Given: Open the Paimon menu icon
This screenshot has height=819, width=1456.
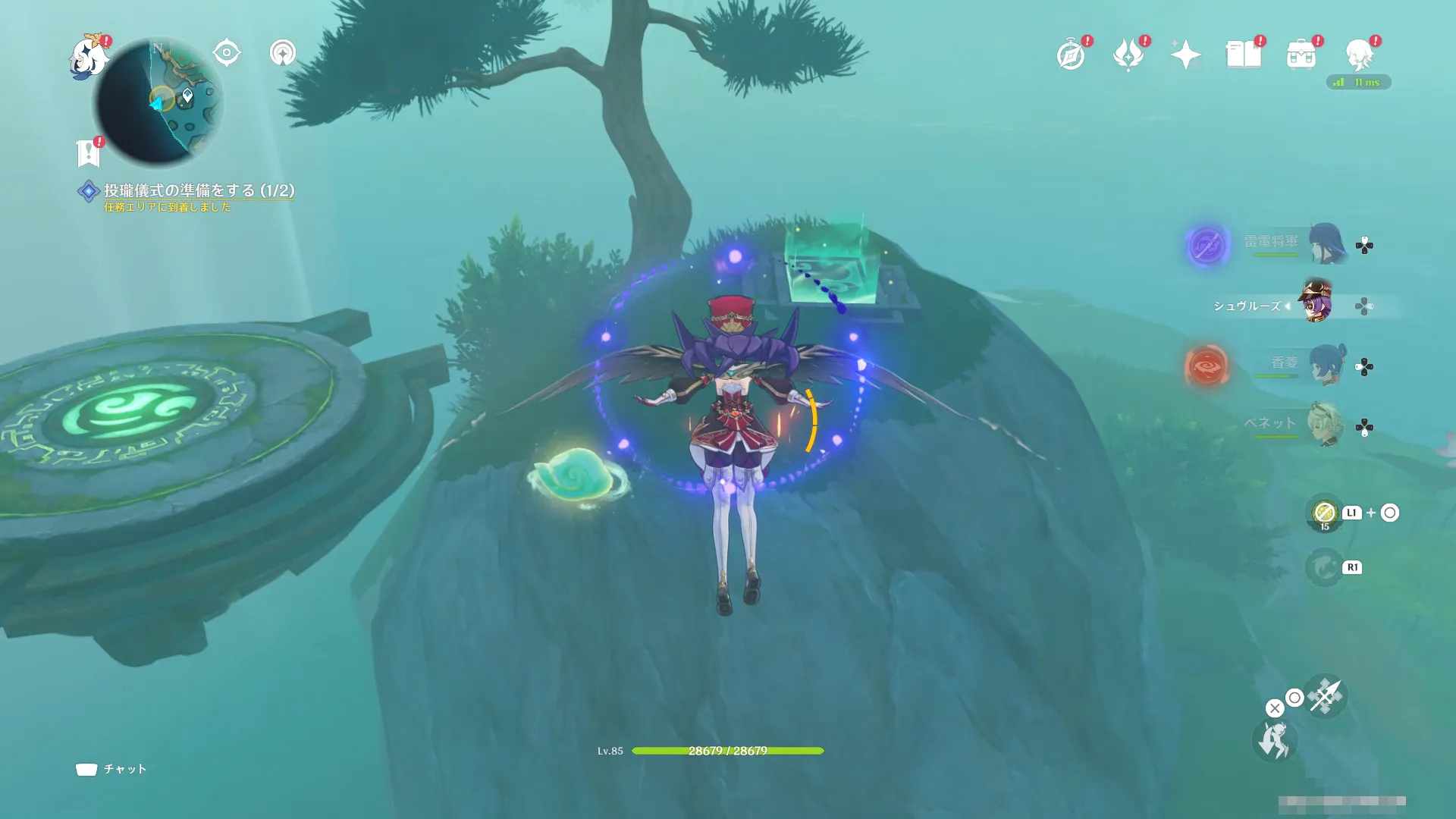Looking at the screenshot, I should (x=88, y=57).
